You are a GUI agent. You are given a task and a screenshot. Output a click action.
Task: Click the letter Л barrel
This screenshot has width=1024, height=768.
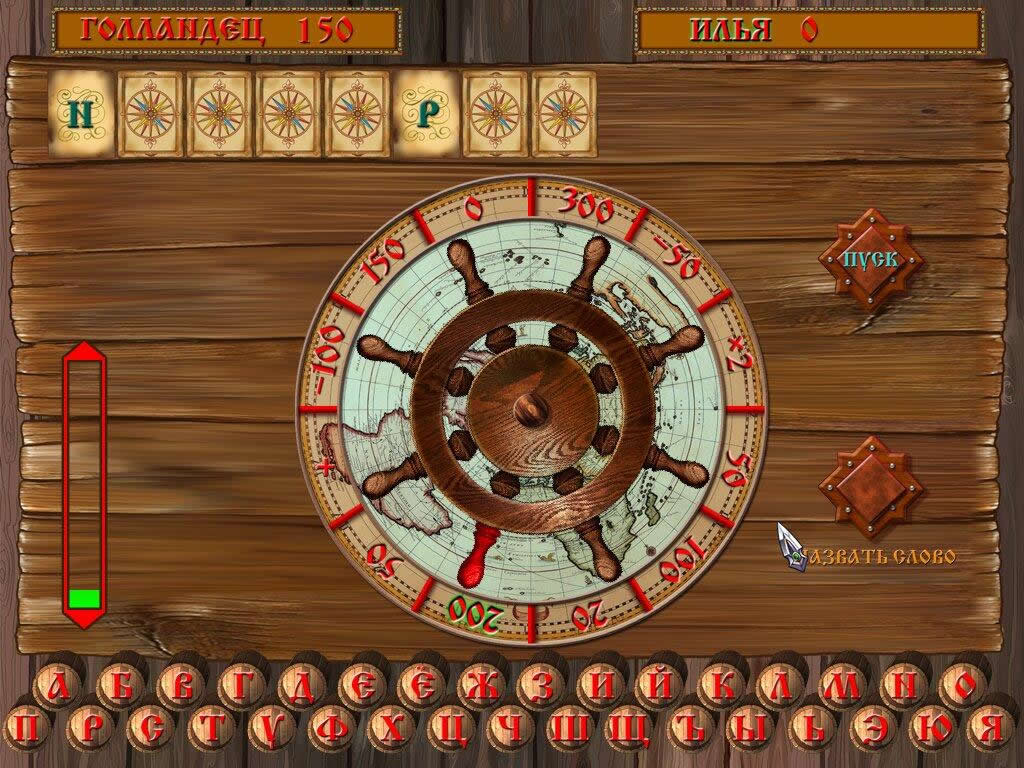pyautogui.click(x=780, y=686)
